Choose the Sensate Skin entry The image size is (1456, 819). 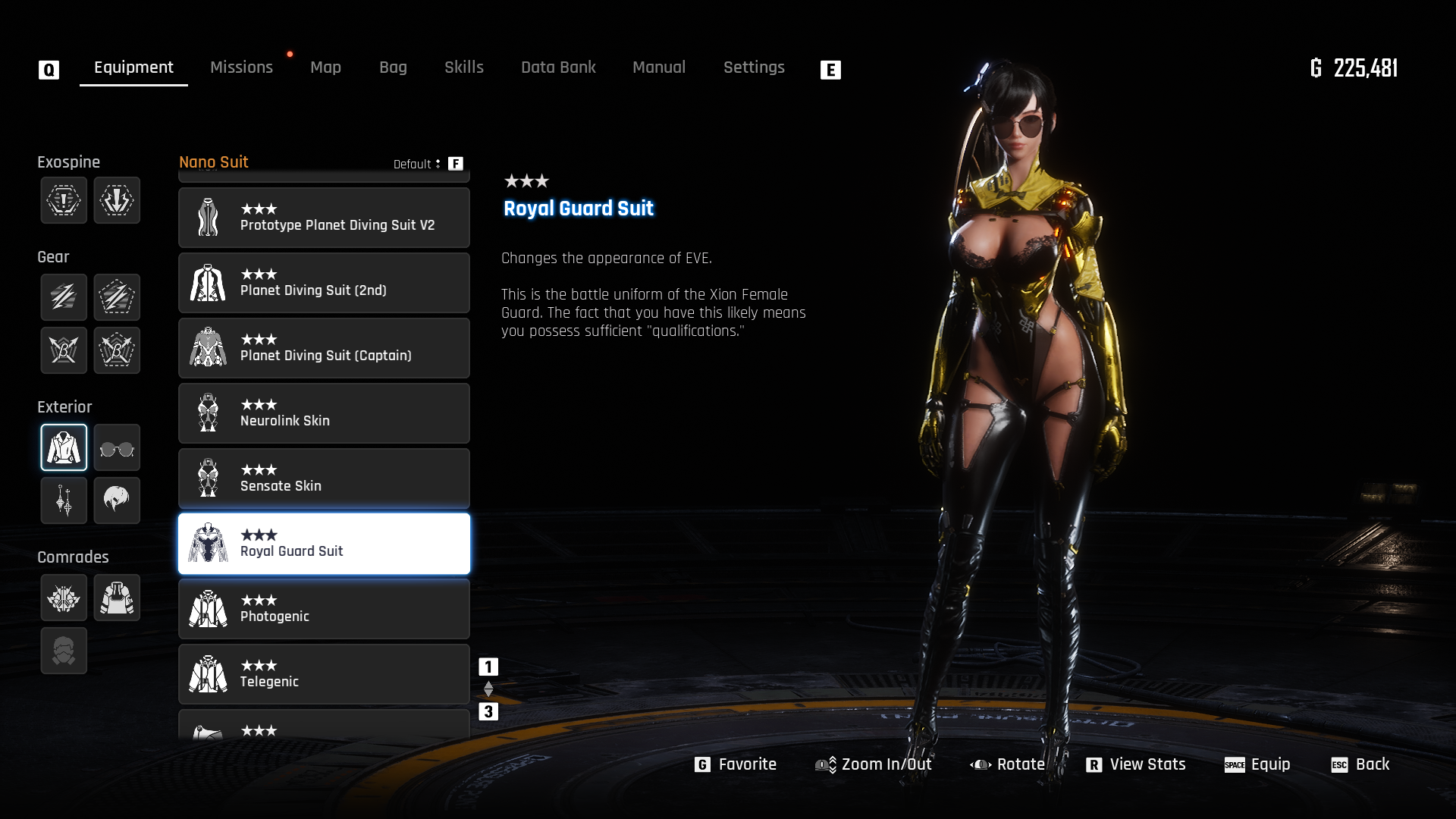pos(324,479)
